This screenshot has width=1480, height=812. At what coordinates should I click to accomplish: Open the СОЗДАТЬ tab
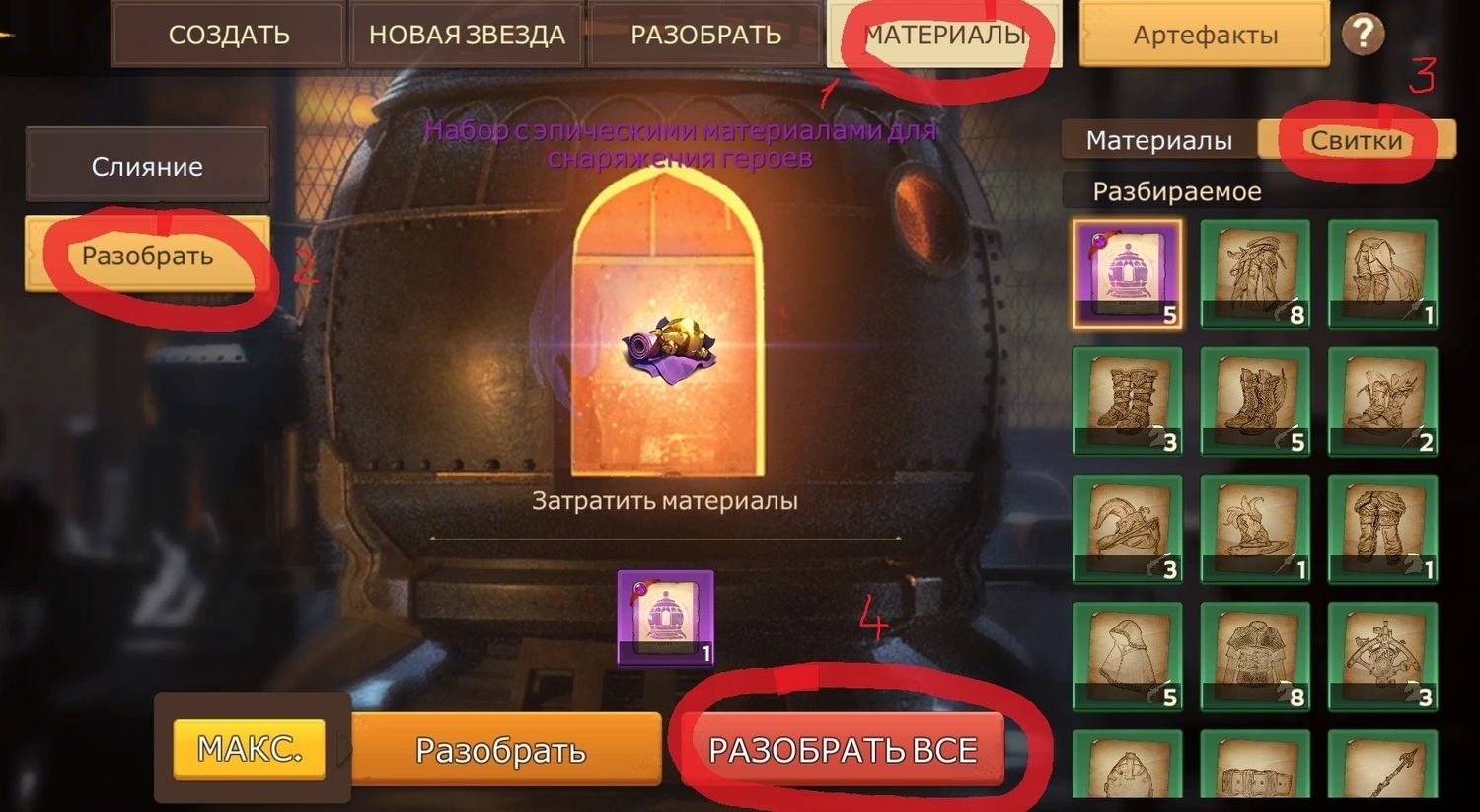[228, 36]
